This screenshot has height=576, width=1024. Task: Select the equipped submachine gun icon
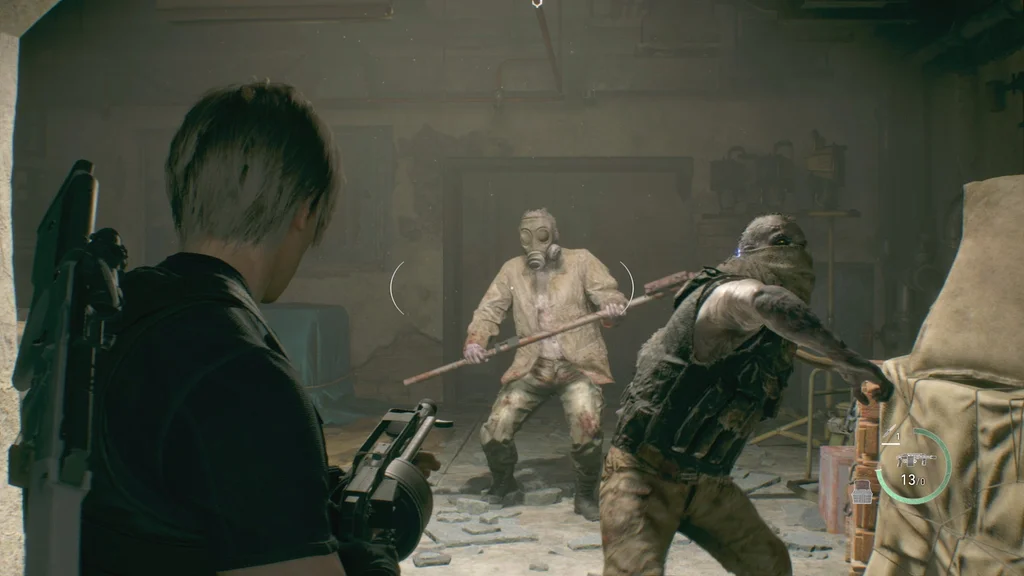(x=916, y=460)
